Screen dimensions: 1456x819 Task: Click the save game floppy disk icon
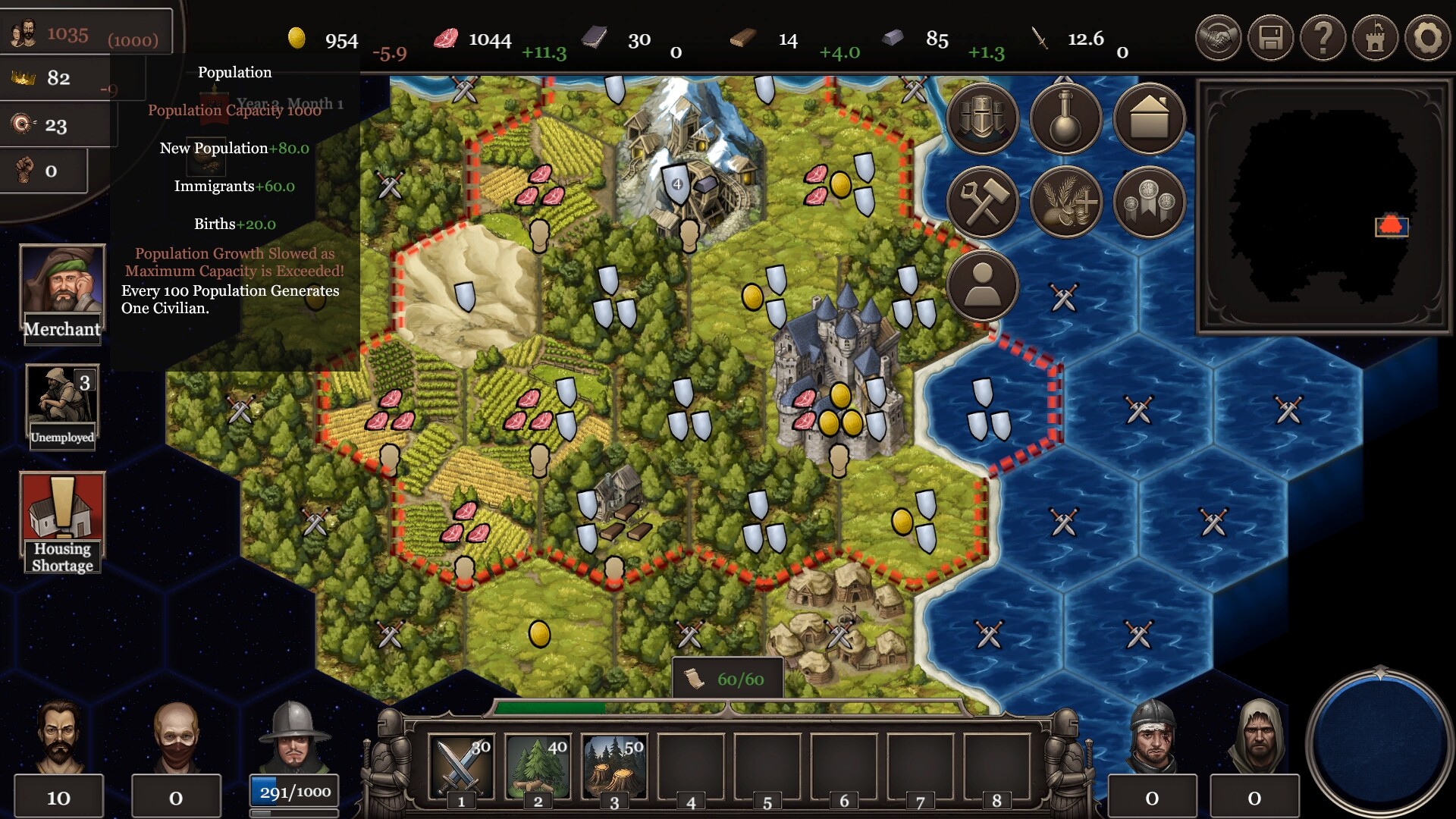click(1270, 36)
